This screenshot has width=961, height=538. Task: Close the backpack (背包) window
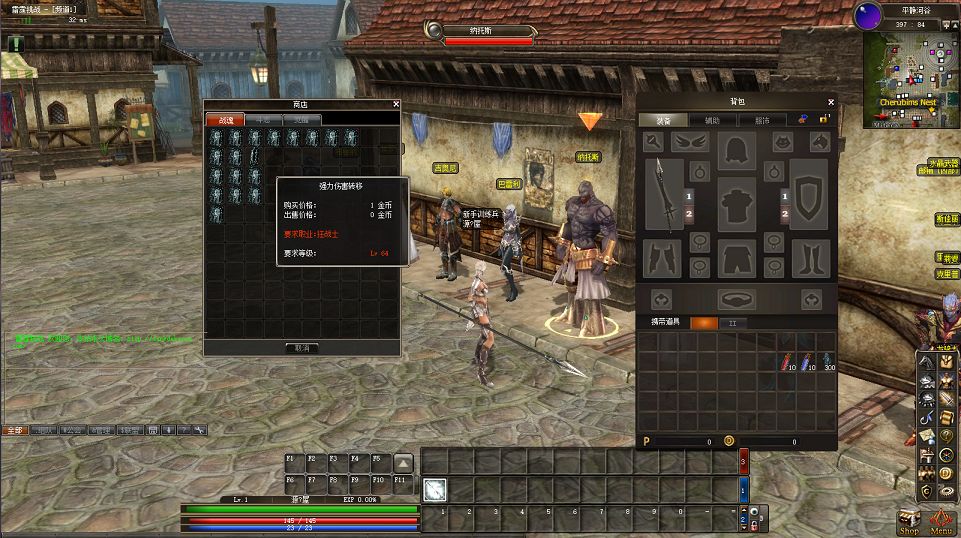[x=831, y=102]
